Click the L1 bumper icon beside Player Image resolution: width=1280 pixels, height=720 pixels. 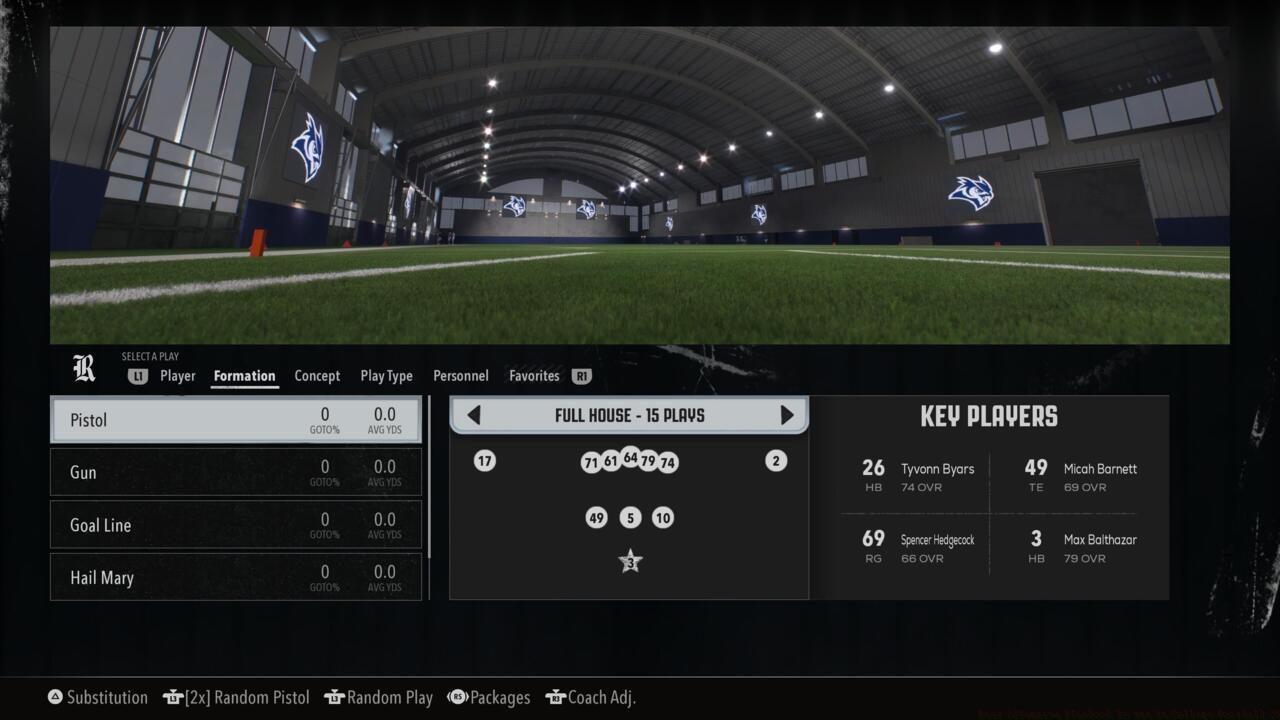click(137, 376)
